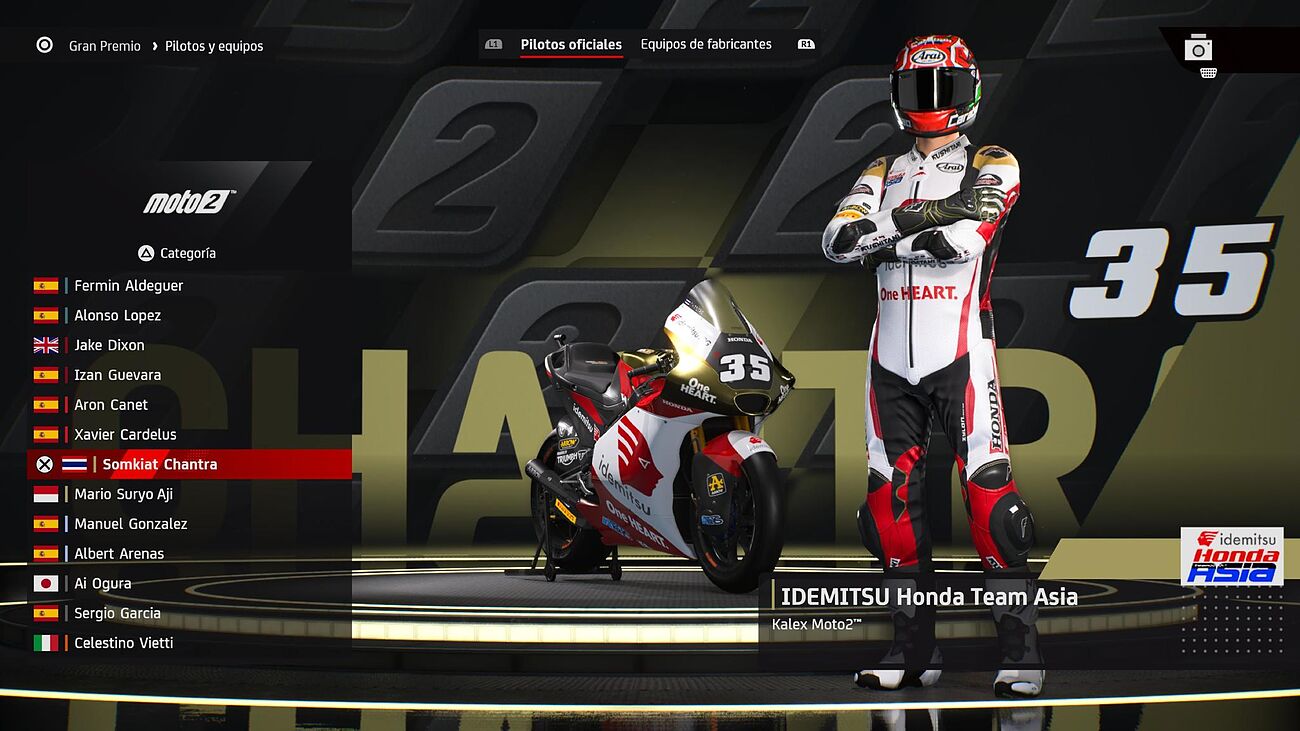Switch to the Pilotos oficiales tab

pyautogui.click(x=571, y=45)
